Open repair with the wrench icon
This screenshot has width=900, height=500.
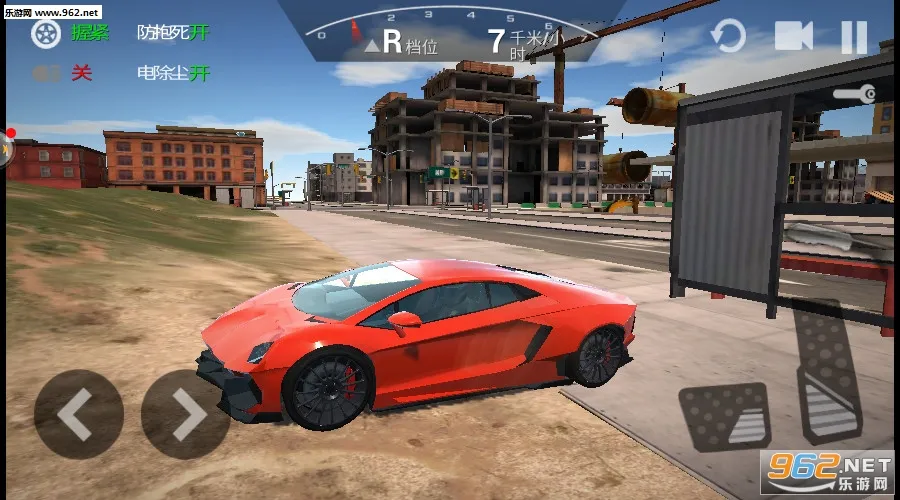[x=856, y=93]
